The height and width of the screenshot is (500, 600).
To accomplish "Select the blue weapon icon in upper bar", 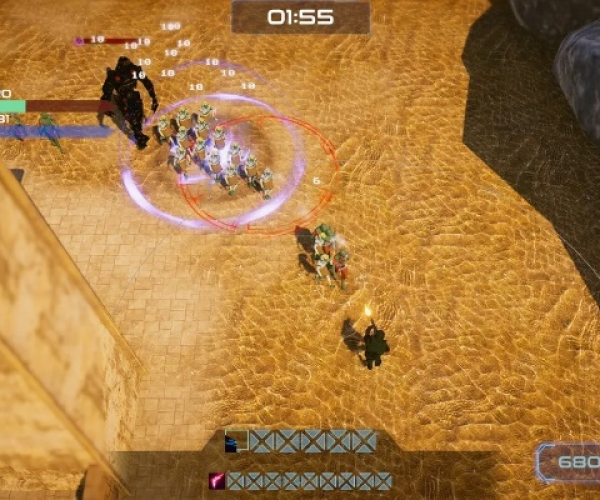I will [236, 441].
